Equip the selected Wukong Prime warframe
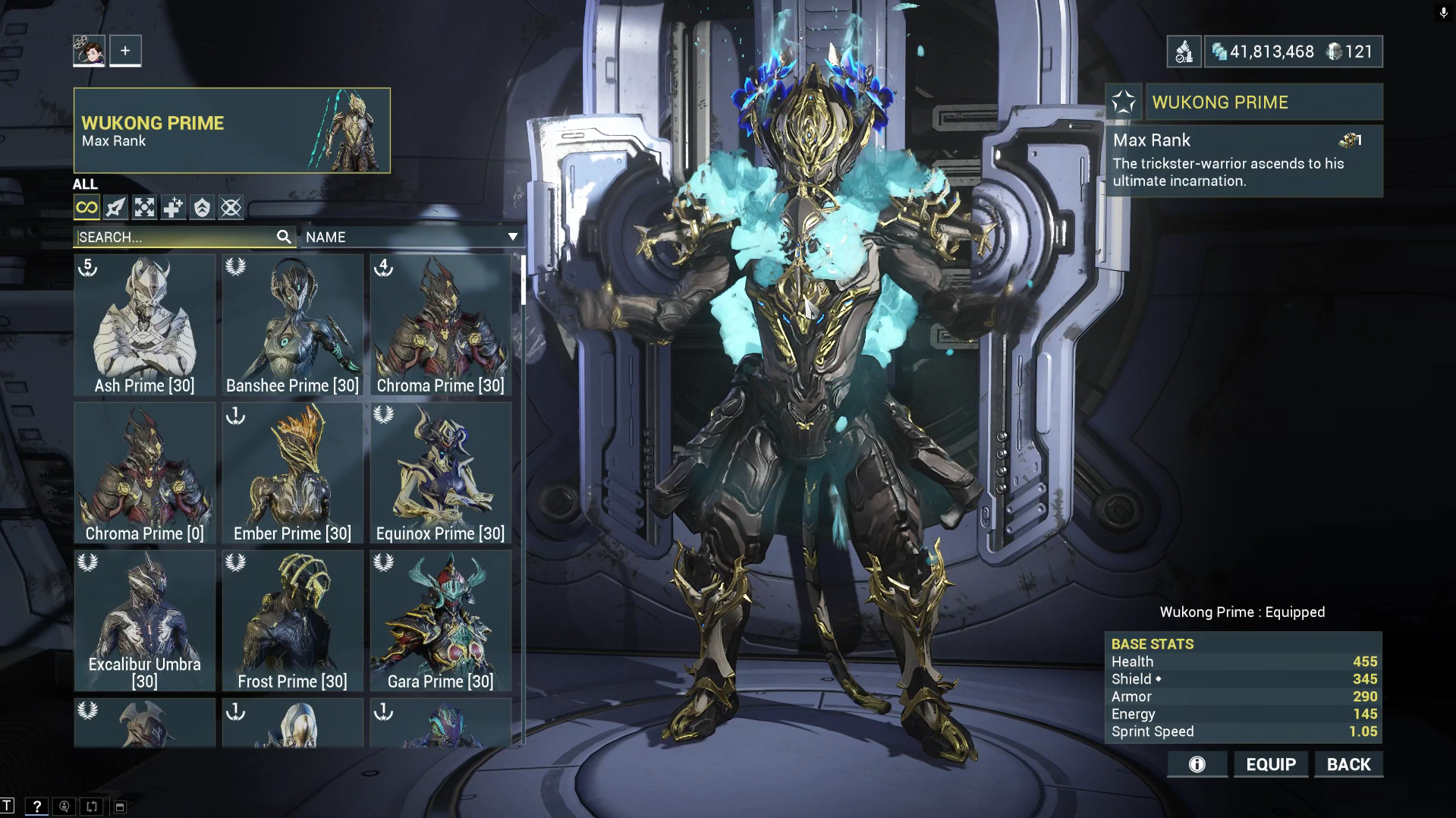1456x818 pixels. pyautogui.click(x=1271, y=764)
